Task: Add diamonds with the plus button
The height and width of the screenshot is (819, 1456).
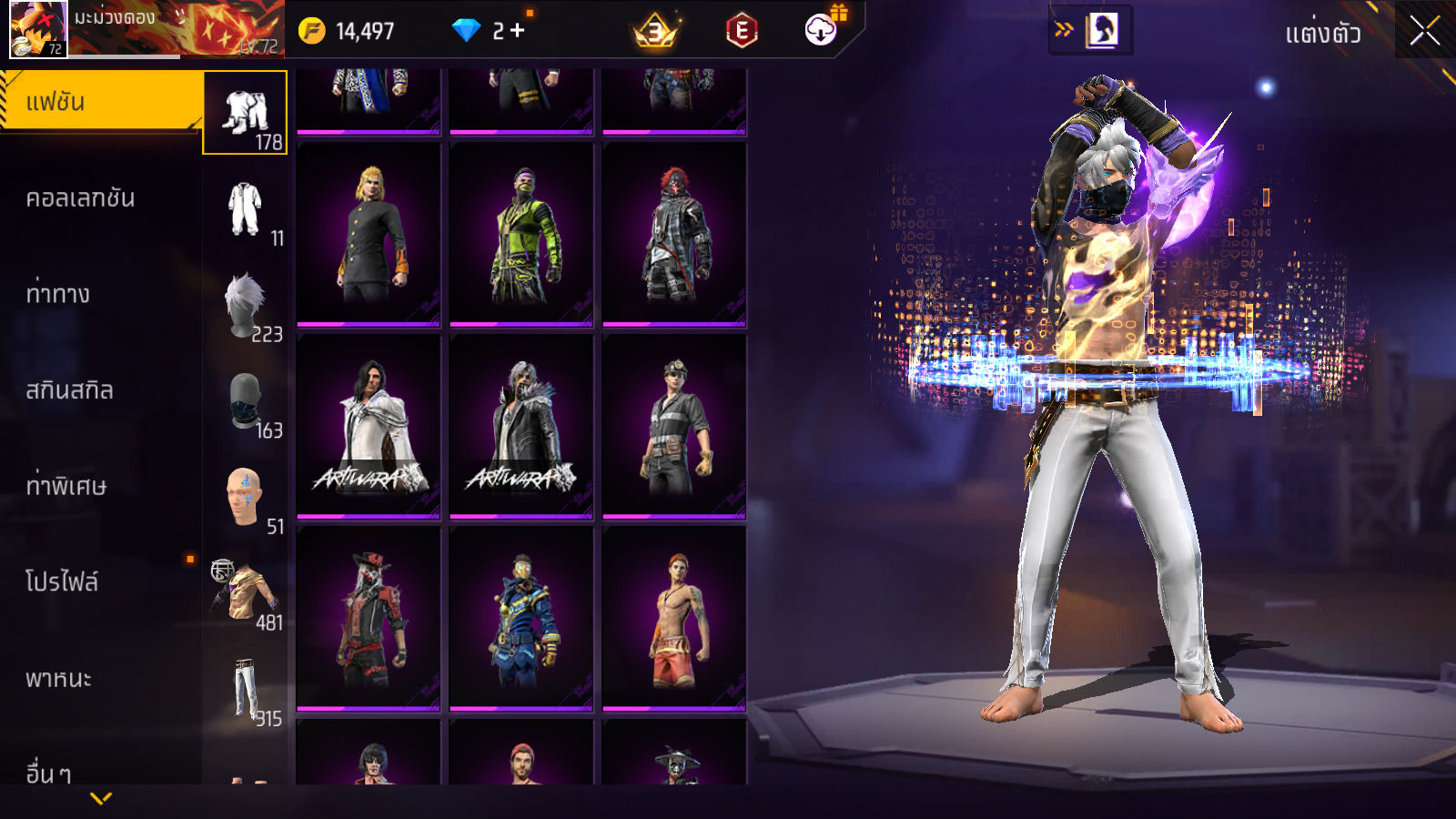Action: pos(518,31)
